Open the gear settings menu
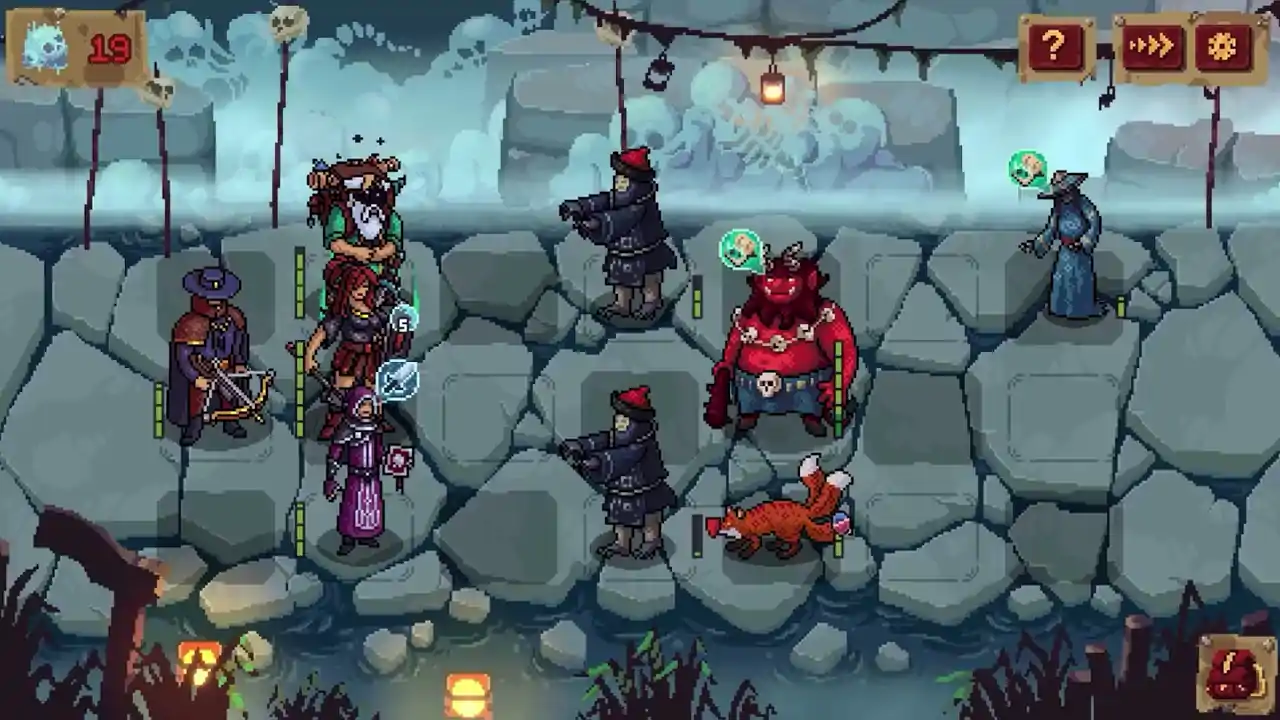 tap(1224, 47)
